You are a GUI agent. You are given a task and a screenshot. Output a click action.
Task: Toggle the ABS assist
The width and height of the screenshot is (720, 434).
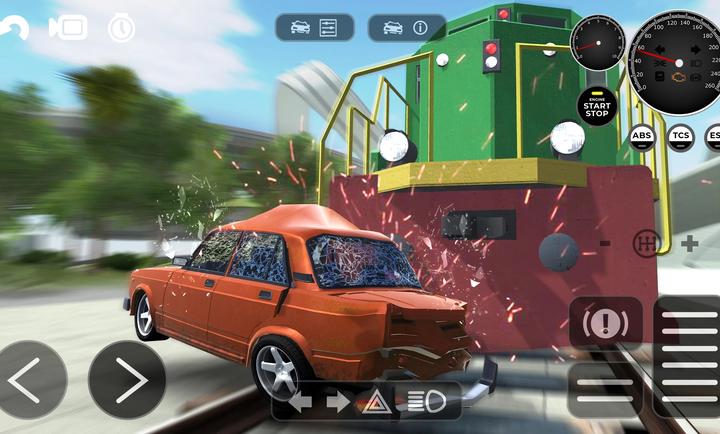(x=642, y=134)
